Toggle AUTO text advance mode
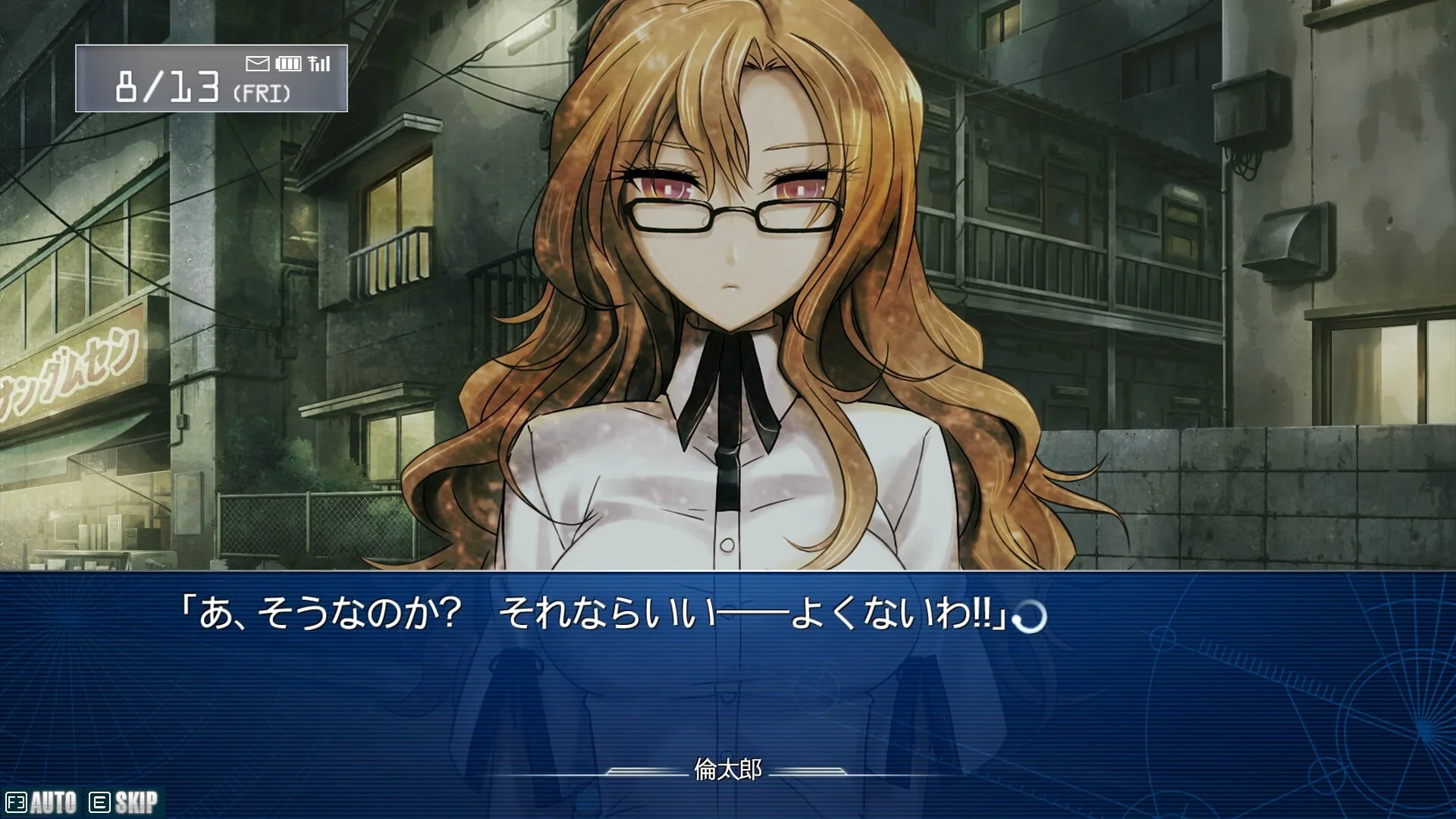The image size is (1456, 819). [x=42, y=802]
